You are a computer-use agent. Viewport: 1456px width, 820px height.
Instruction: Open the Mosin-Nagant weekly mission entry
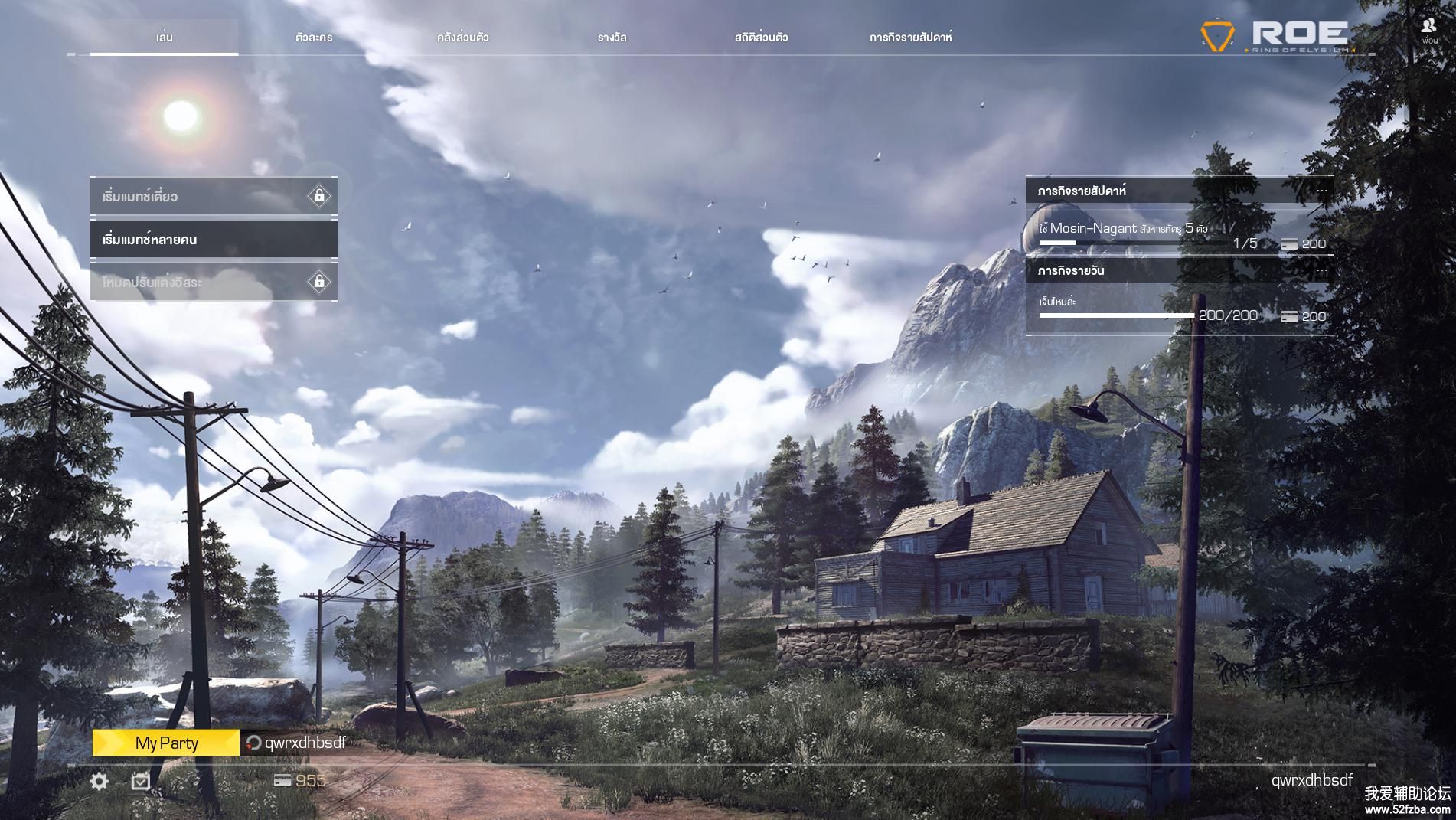(x=1179, y=234)
